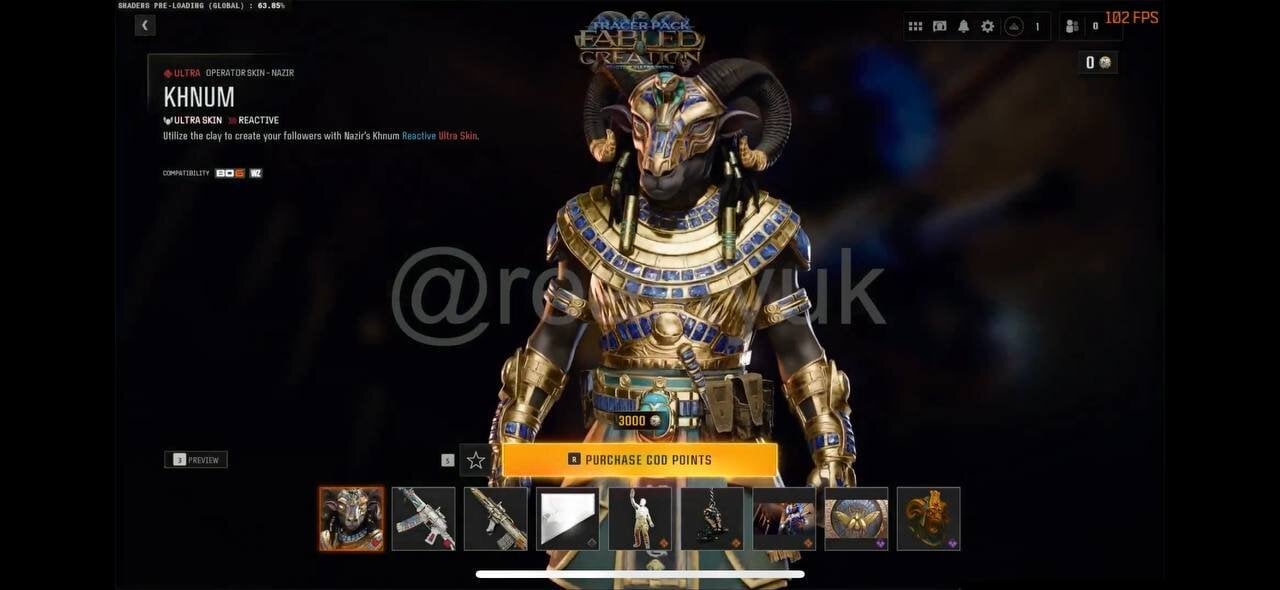Select the Khnum operator skin thumbnail
The height and width of the screenshot is (590, 1280).
coord(351,519)
